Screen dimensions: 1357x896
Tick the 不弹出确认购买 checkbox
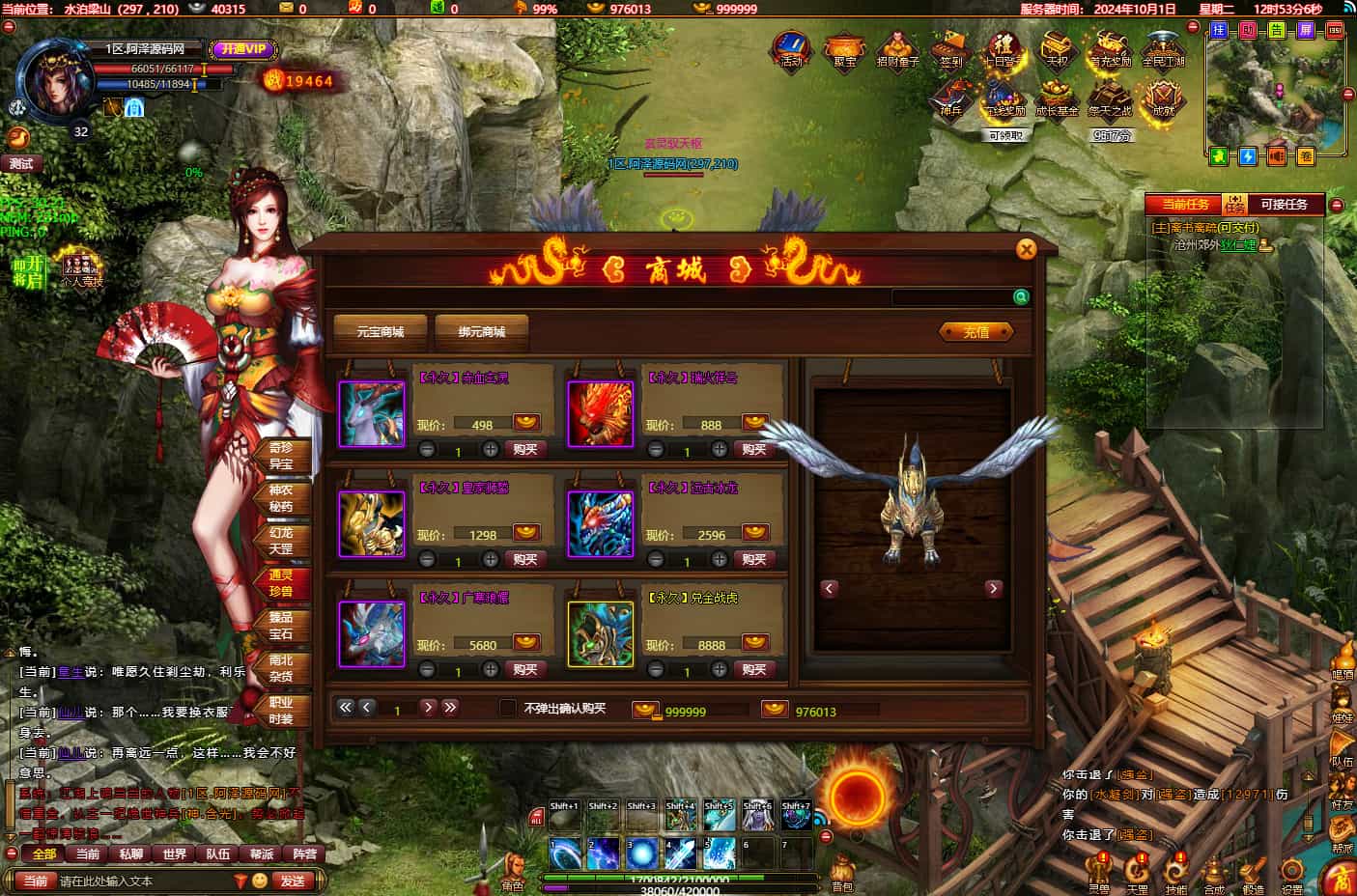pyautogui.click(x=507, y=708)
